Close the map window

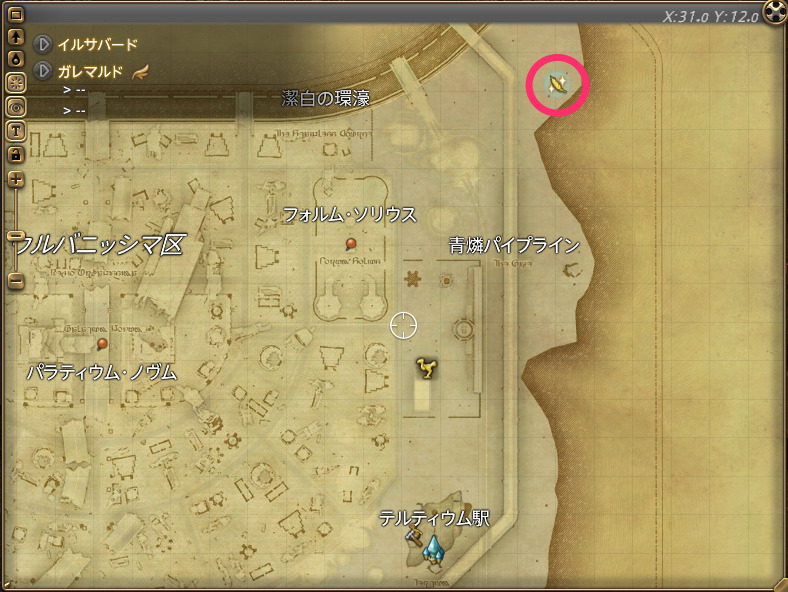(775, 11)
